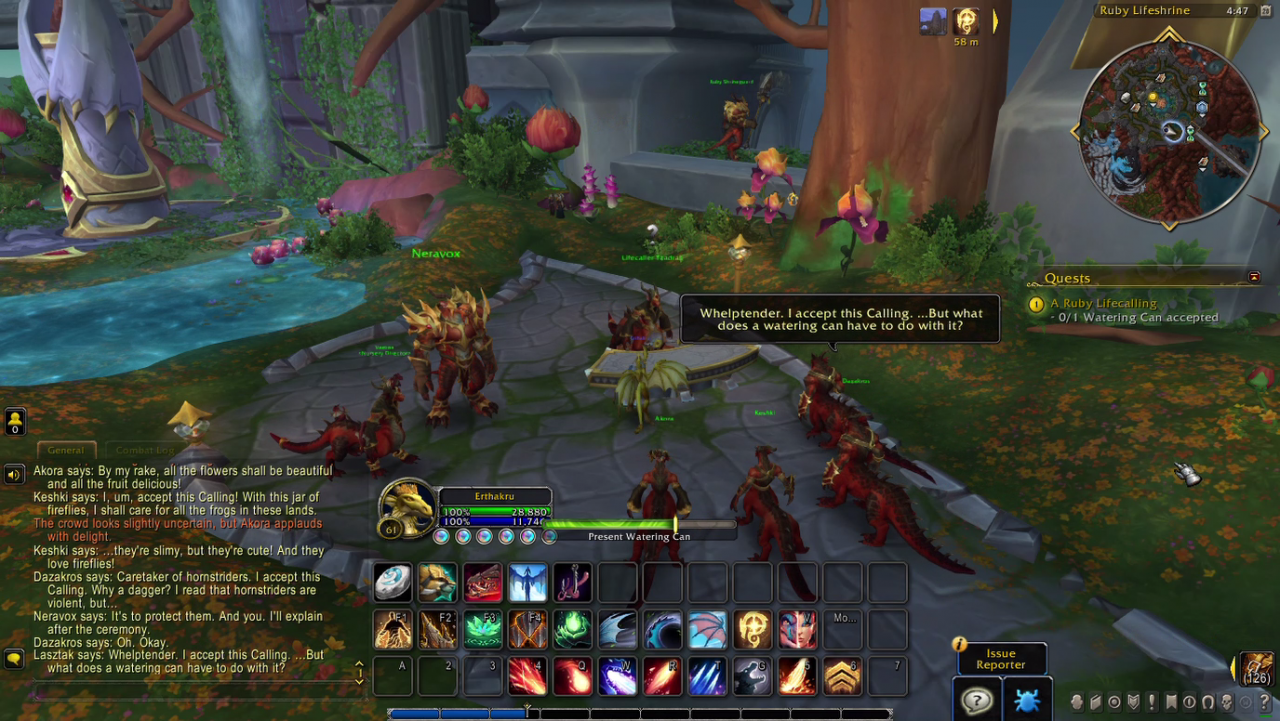Switch to the General chat tab
The width and height of the screenshot is (1280, 721).
66,450
